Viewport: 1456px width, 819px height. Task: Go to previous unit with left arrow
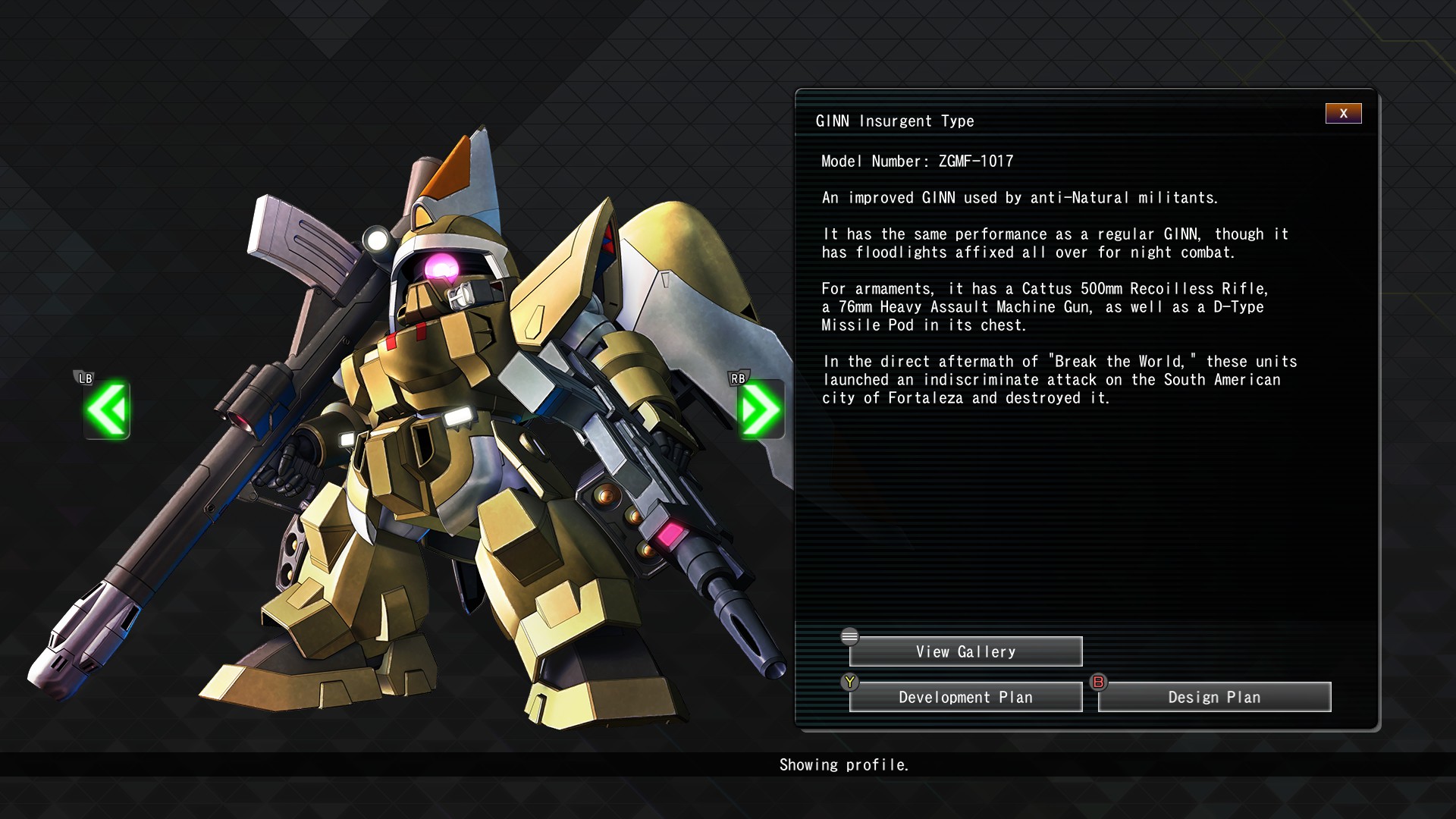coord(107,409)
